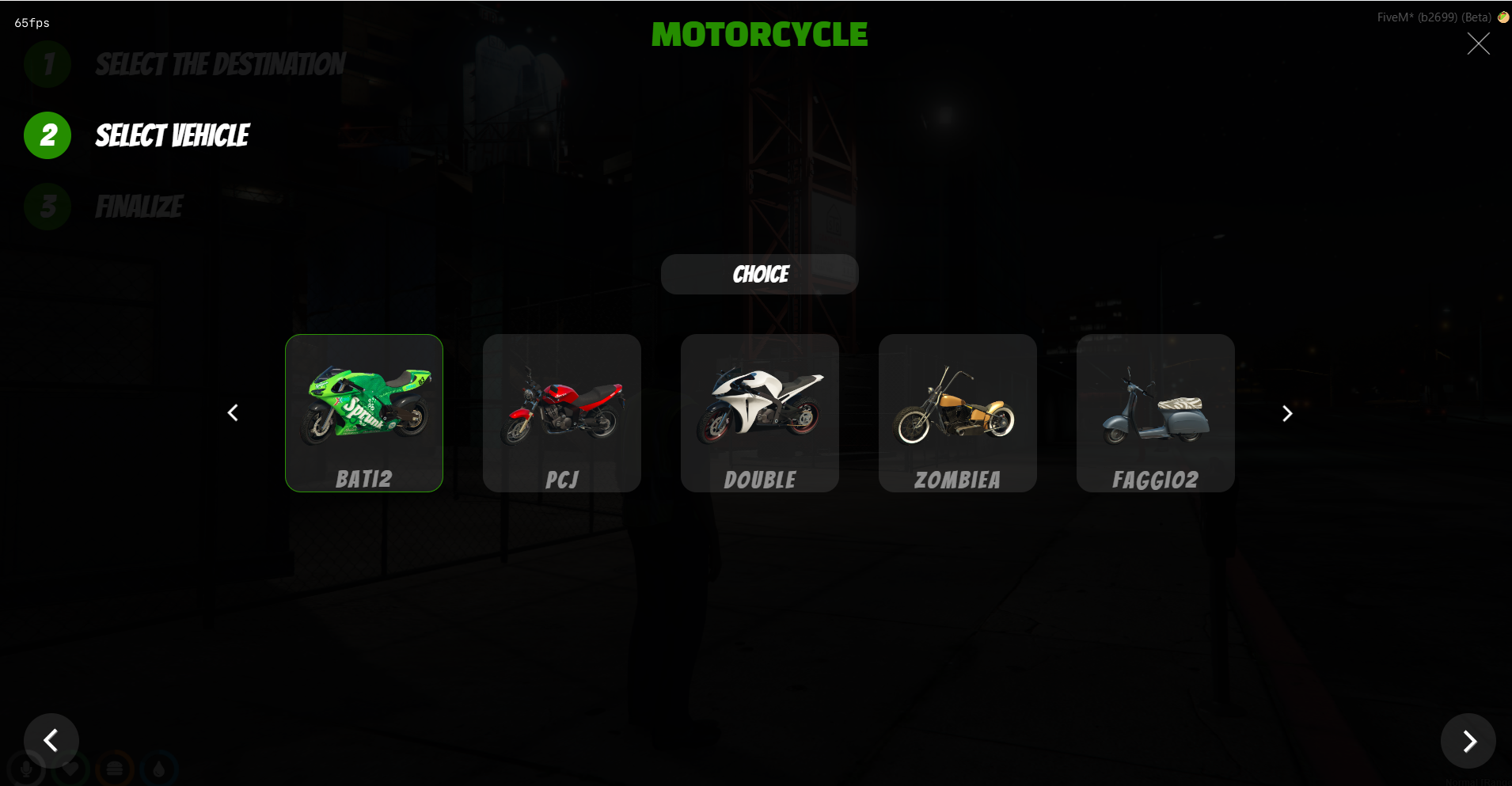Go back using the bottom-left chevron button
The height and width of the screenshot is (786, 1512).
51,741
